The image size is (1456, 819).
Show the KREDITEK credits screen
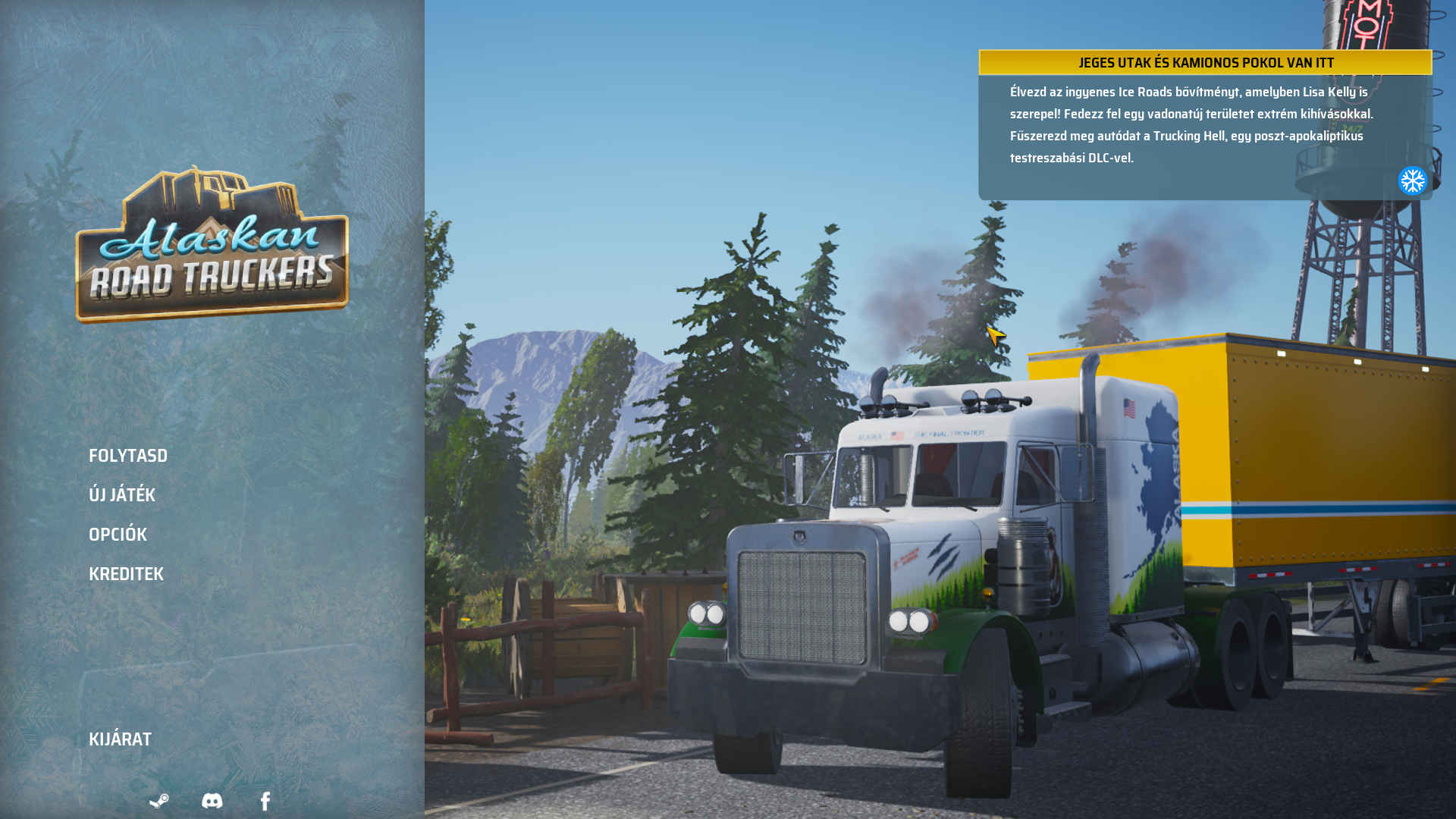(126, 574)
